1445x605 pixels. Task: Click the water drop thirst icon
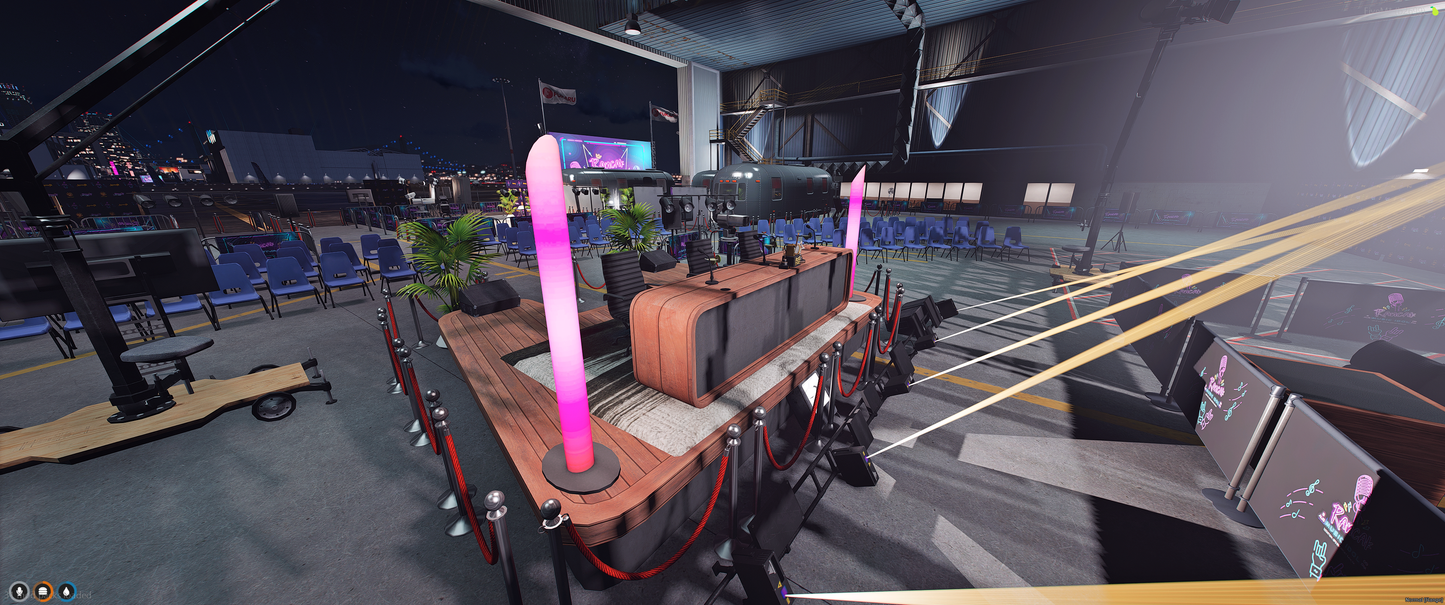pyautogui.click(x=67, y=592)
